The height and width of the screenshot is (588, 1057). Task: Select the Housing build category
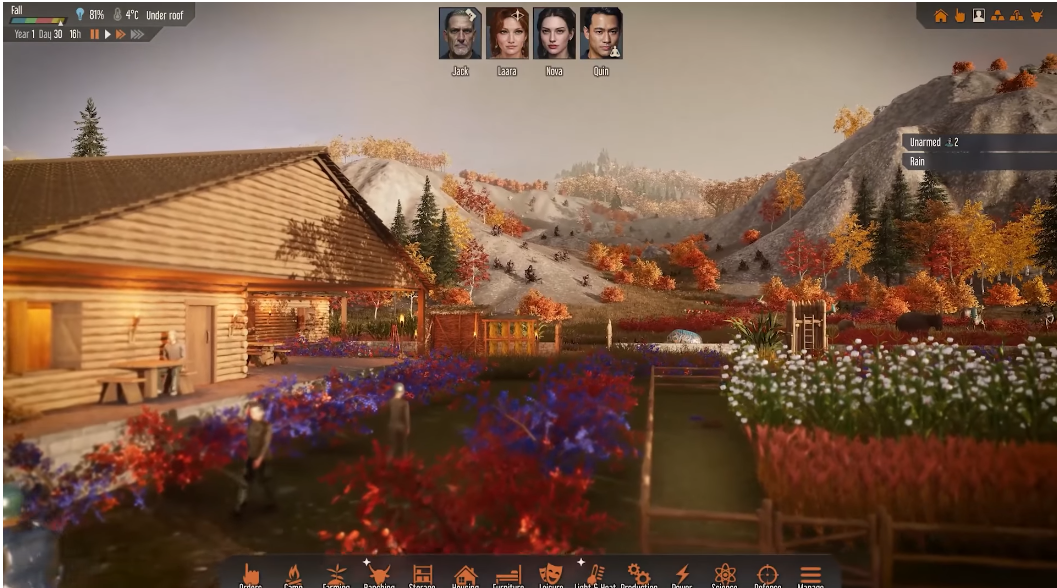click(466, 575)
